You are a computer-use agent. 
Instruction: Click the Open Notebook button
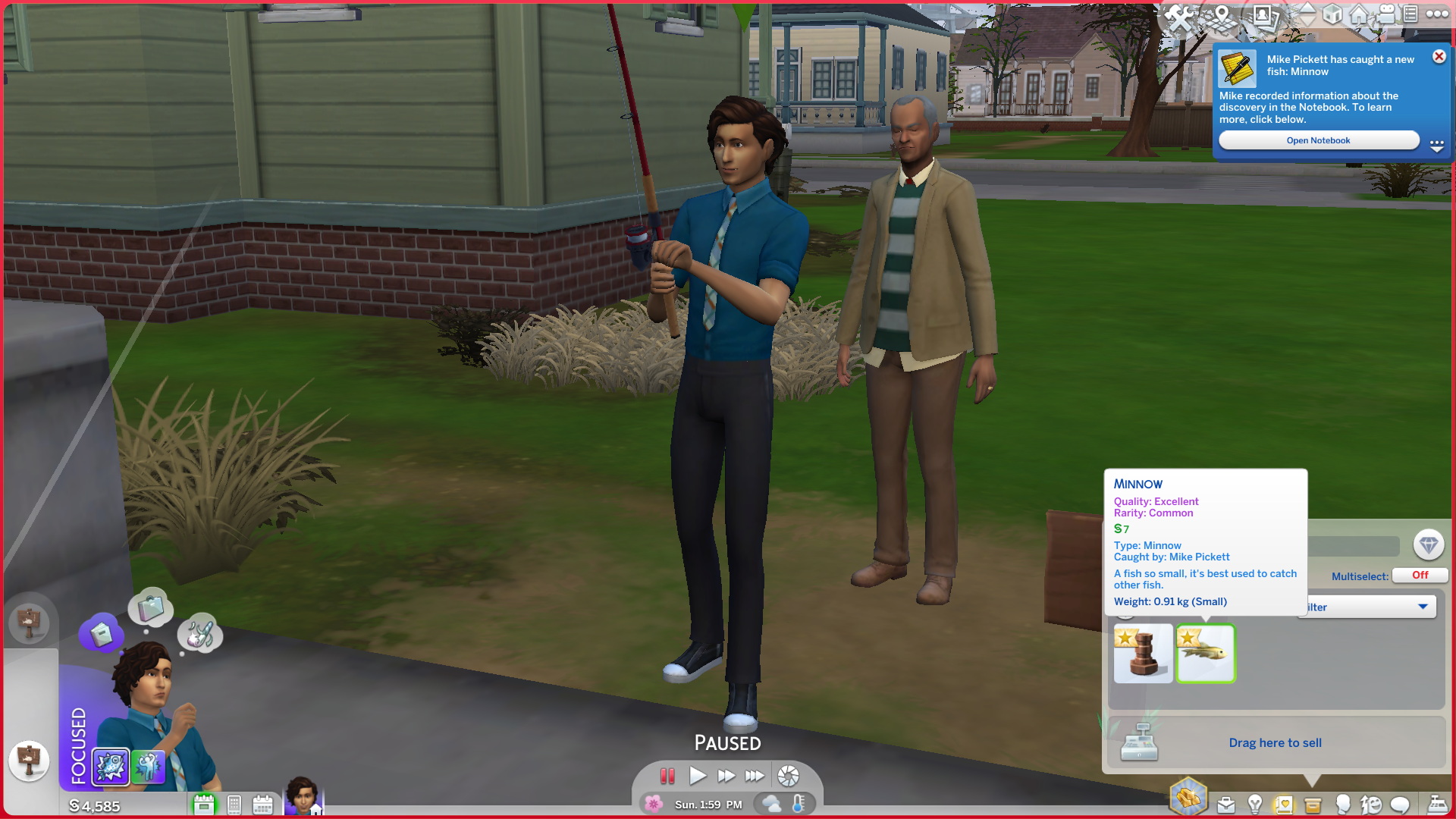(1319, 140)
